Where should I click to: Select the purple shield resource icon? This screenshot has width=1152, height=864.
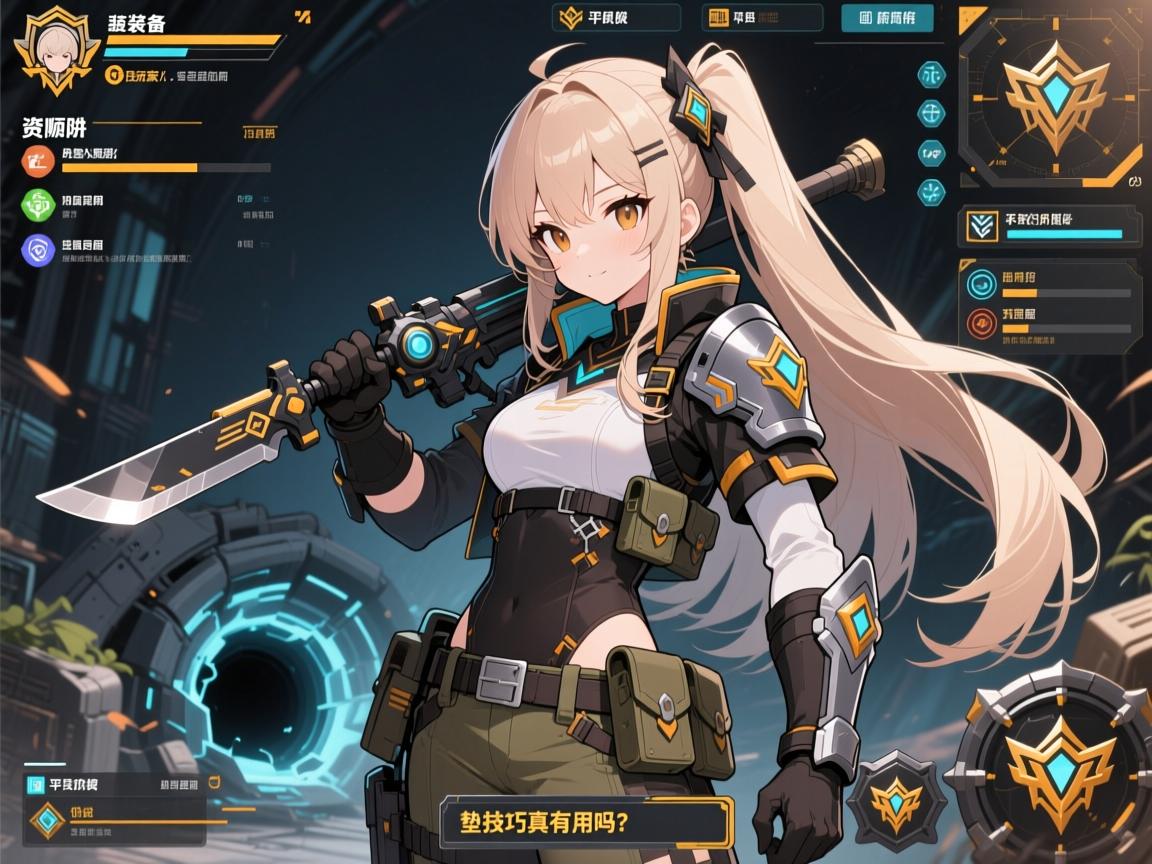37,249
